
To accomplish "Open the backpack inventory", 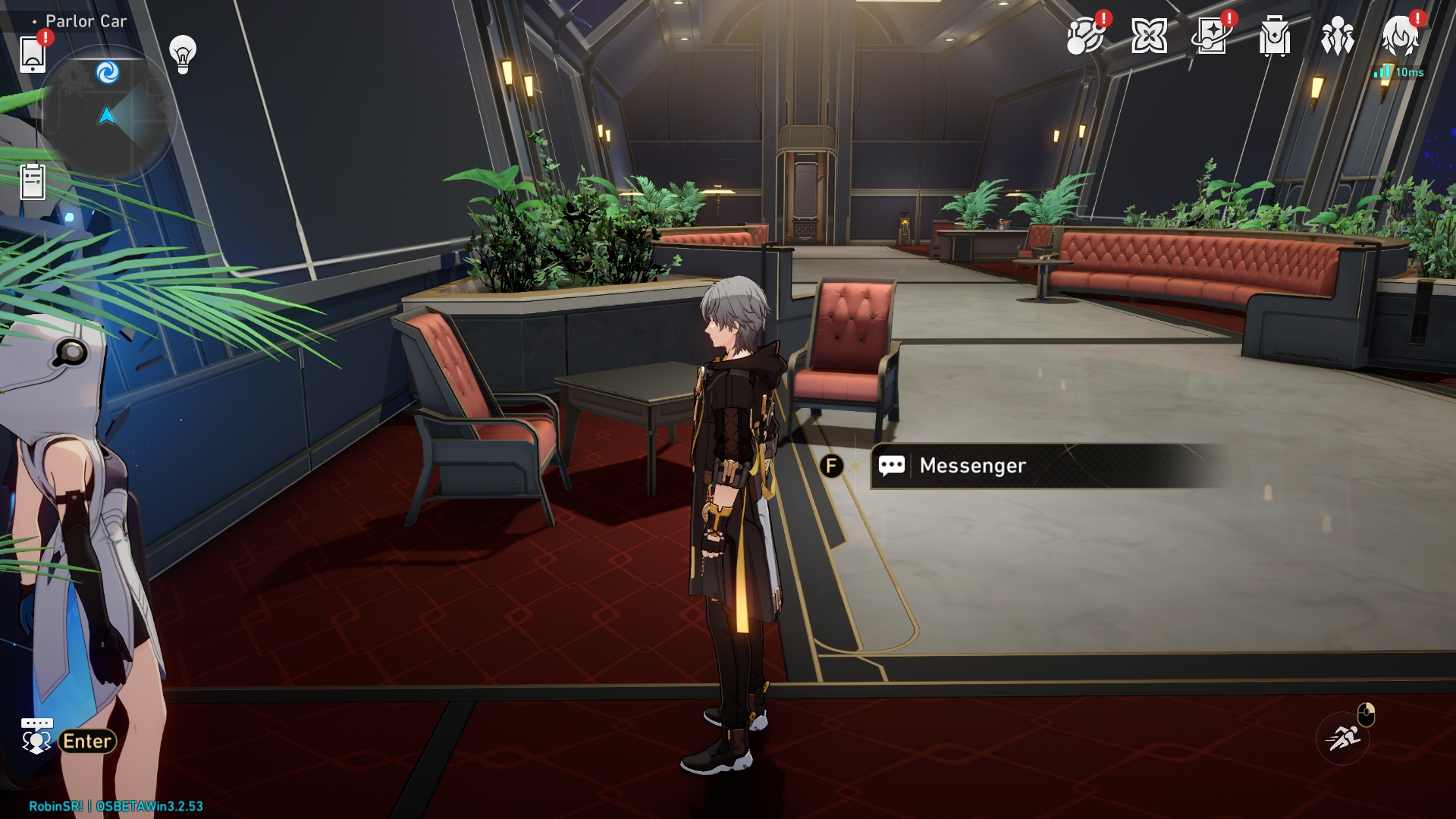I will 1275,36.
